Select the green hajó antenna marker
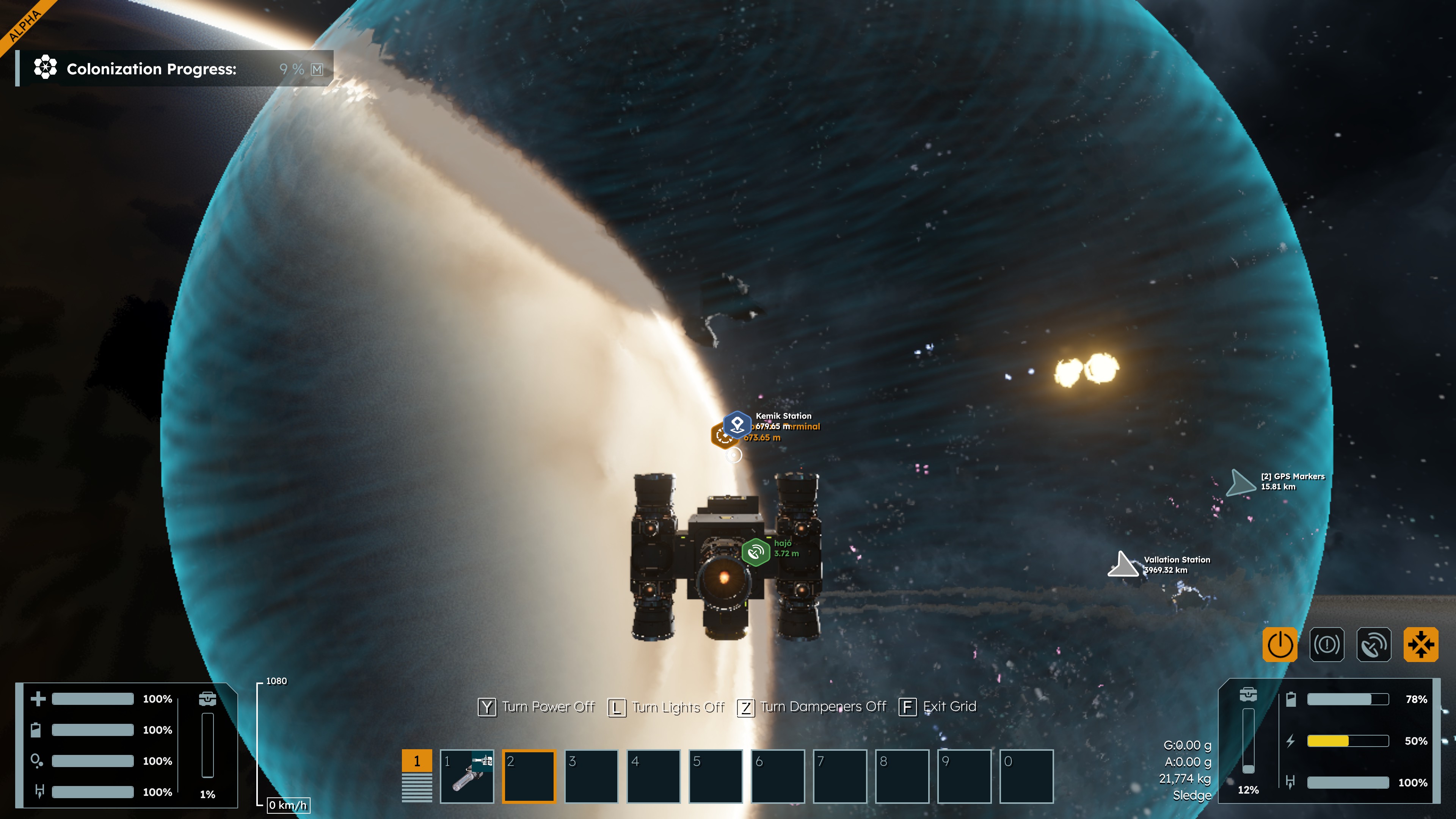Image resolution: width=1456 pixels, height=819 pixels. point(756,552)
